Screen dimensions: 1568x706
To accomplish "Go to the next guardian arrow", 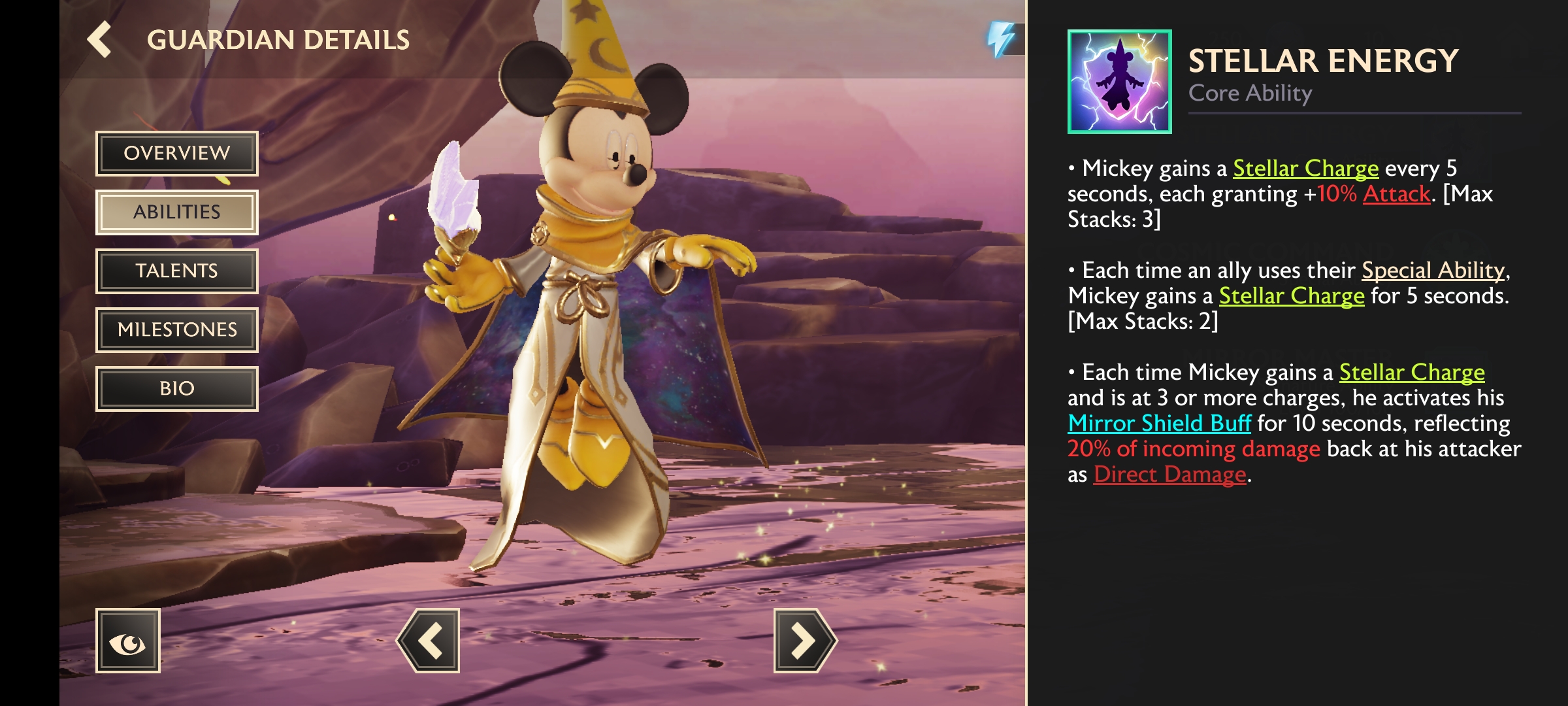I will (804, 641).
